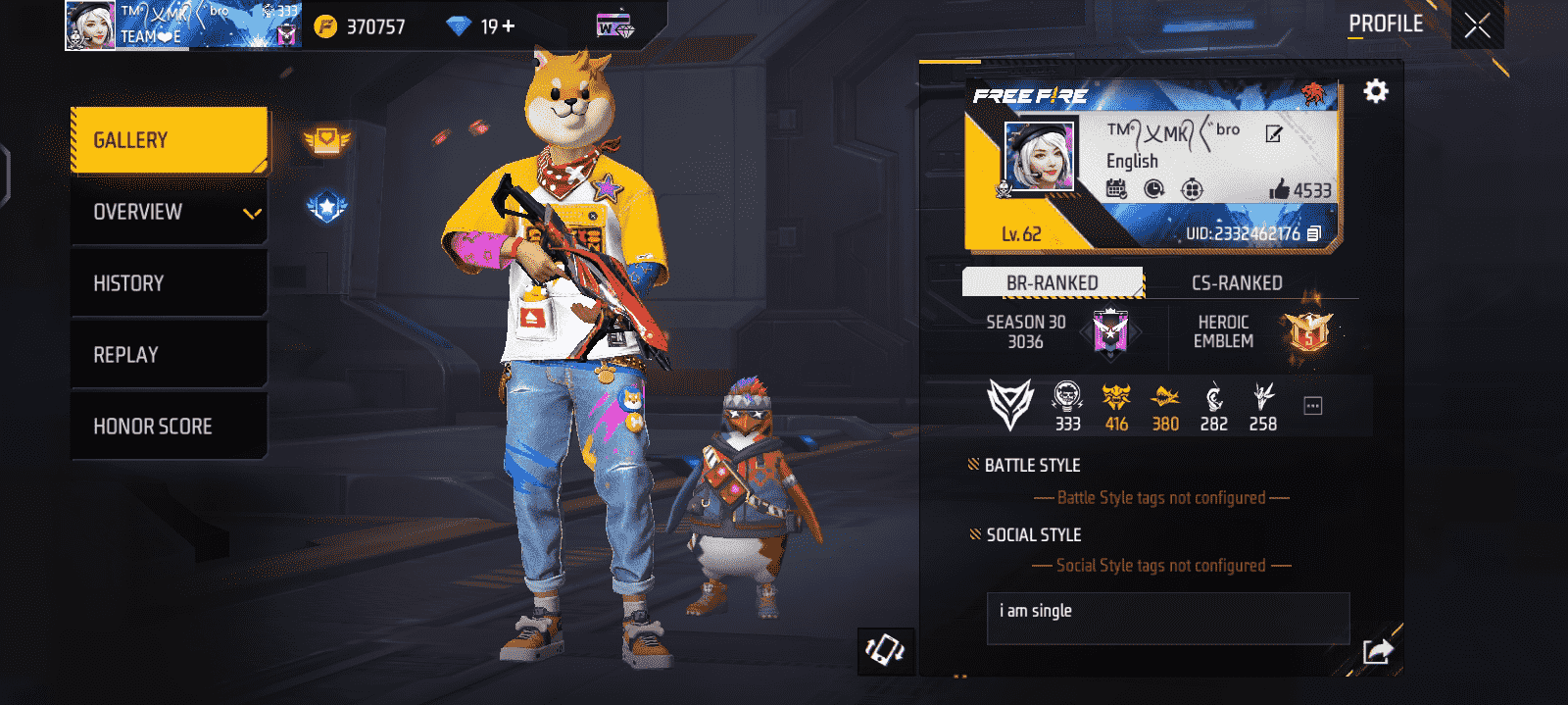Viewport: 1568px width, 705px height.
Task: Show more badge stats via ellipsis
Action: tap(1313, 406)
